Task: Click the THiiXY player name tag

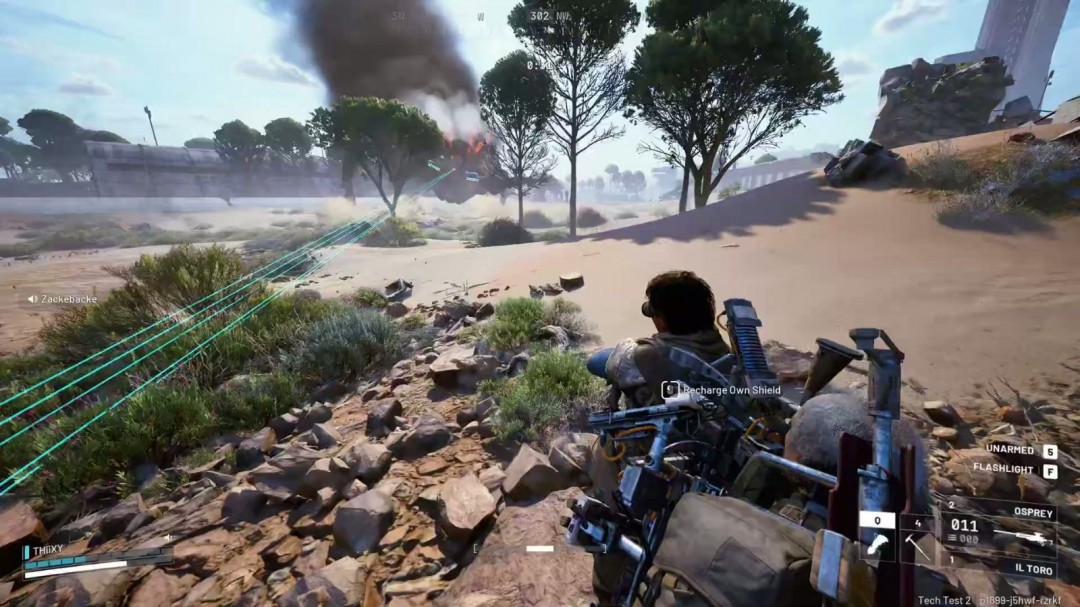Action: pos(47,549)
